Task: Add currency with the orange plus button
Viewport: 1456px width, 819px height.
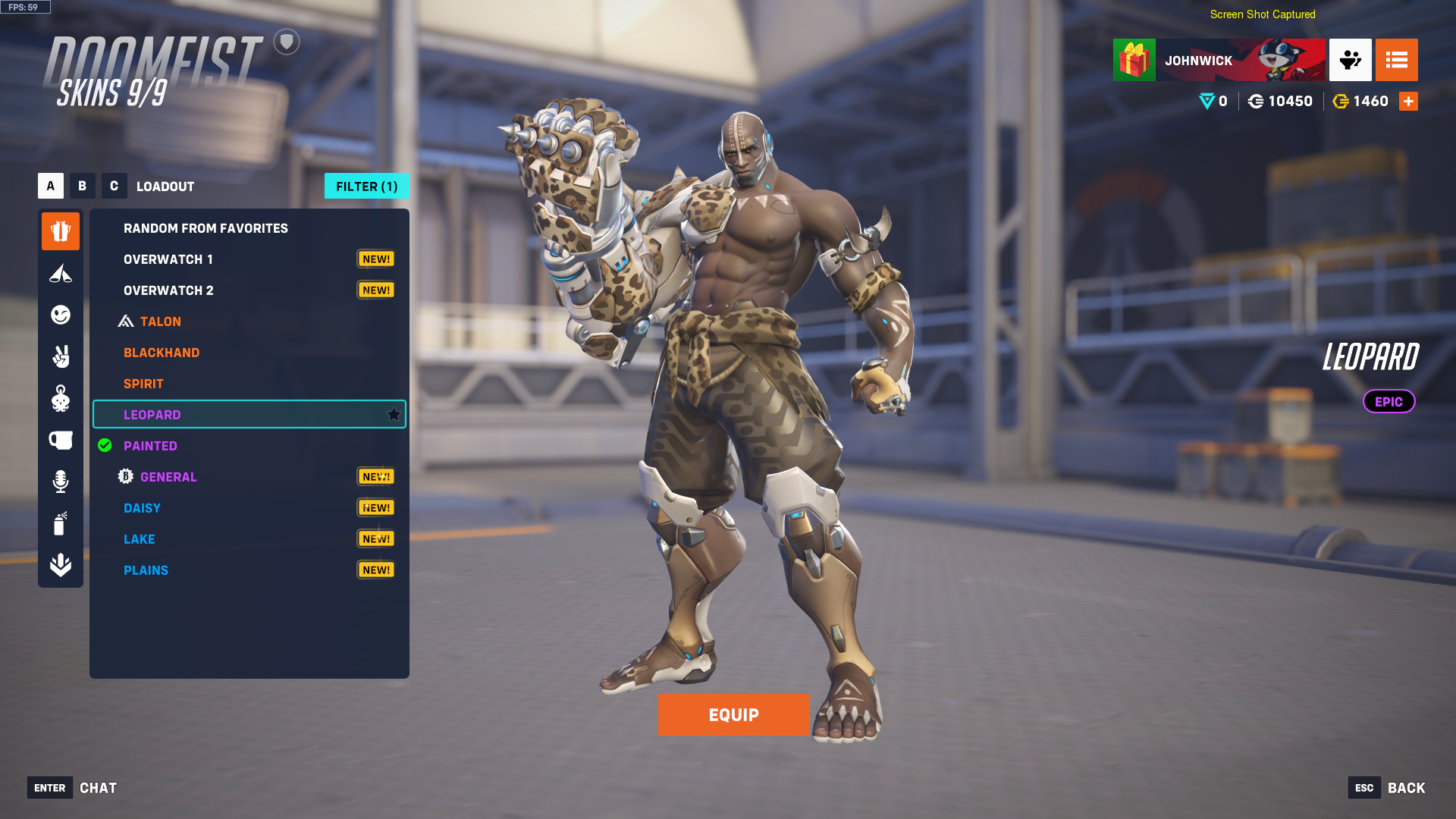Action: (1408, 101)
